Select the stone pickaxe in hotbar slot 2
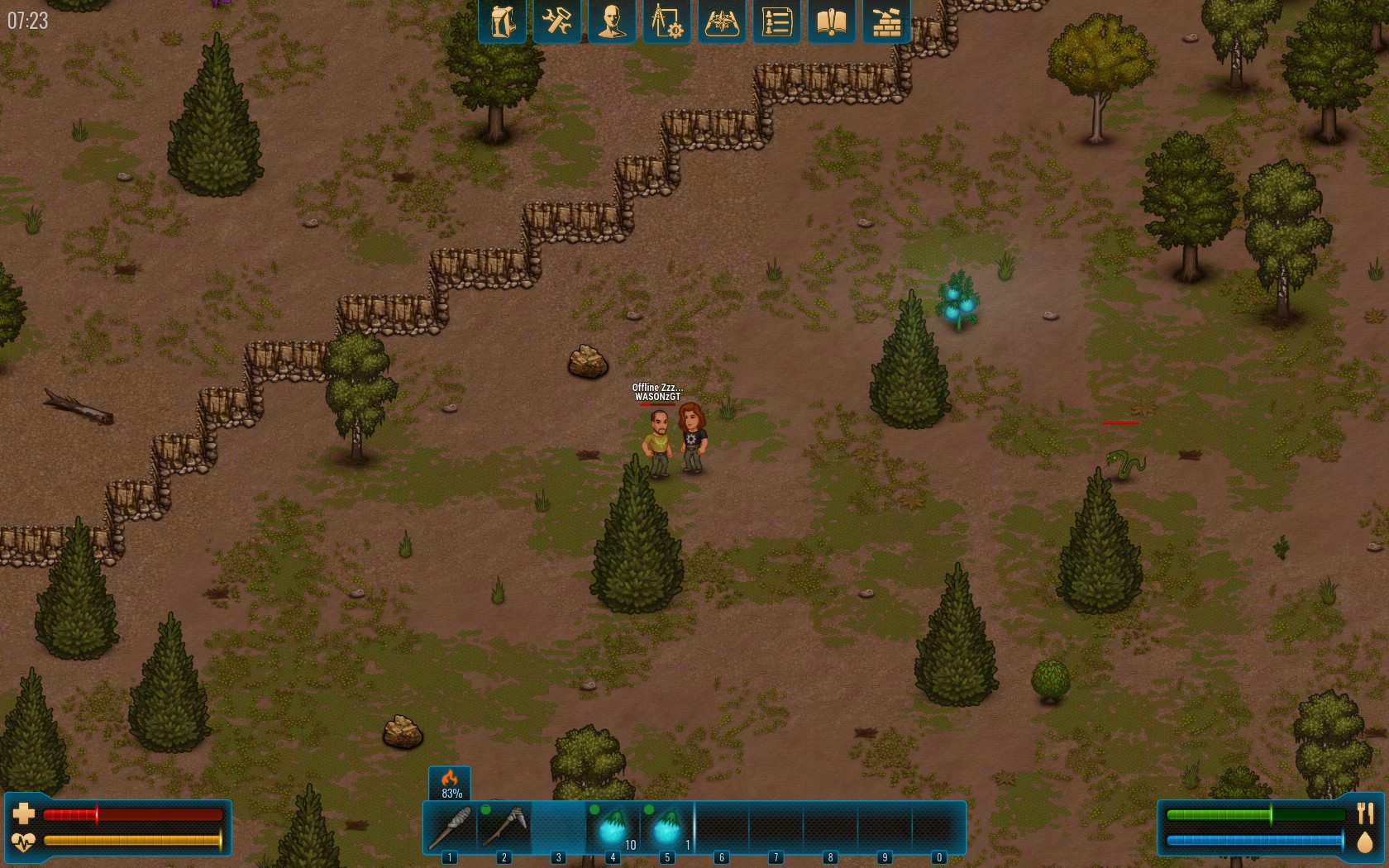1389x868 pixels. tap(504, 827)
